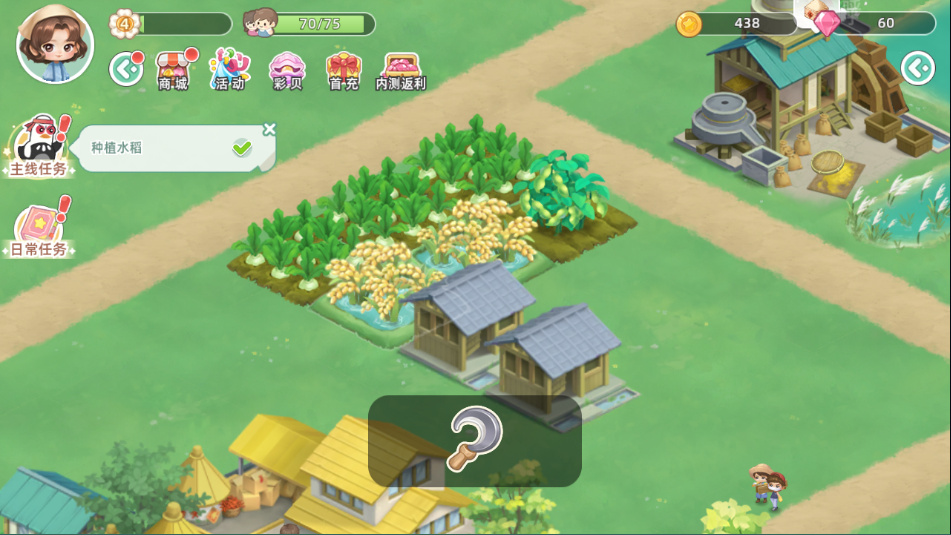Select the sickle harvesting tool
The image size is (951, 535).
[474, 440]
